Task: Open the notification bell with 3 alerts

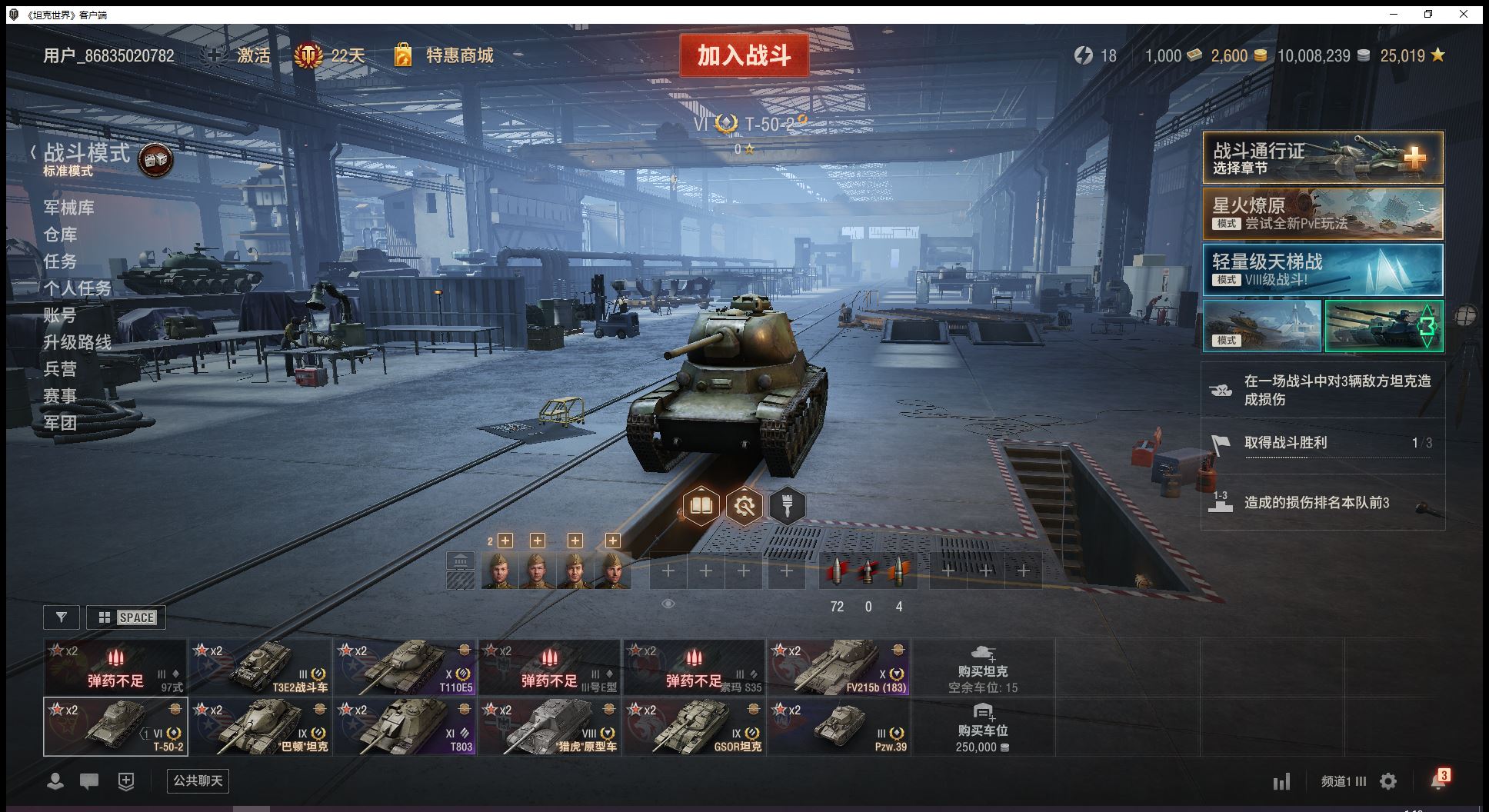Action: click(1438, 780)
